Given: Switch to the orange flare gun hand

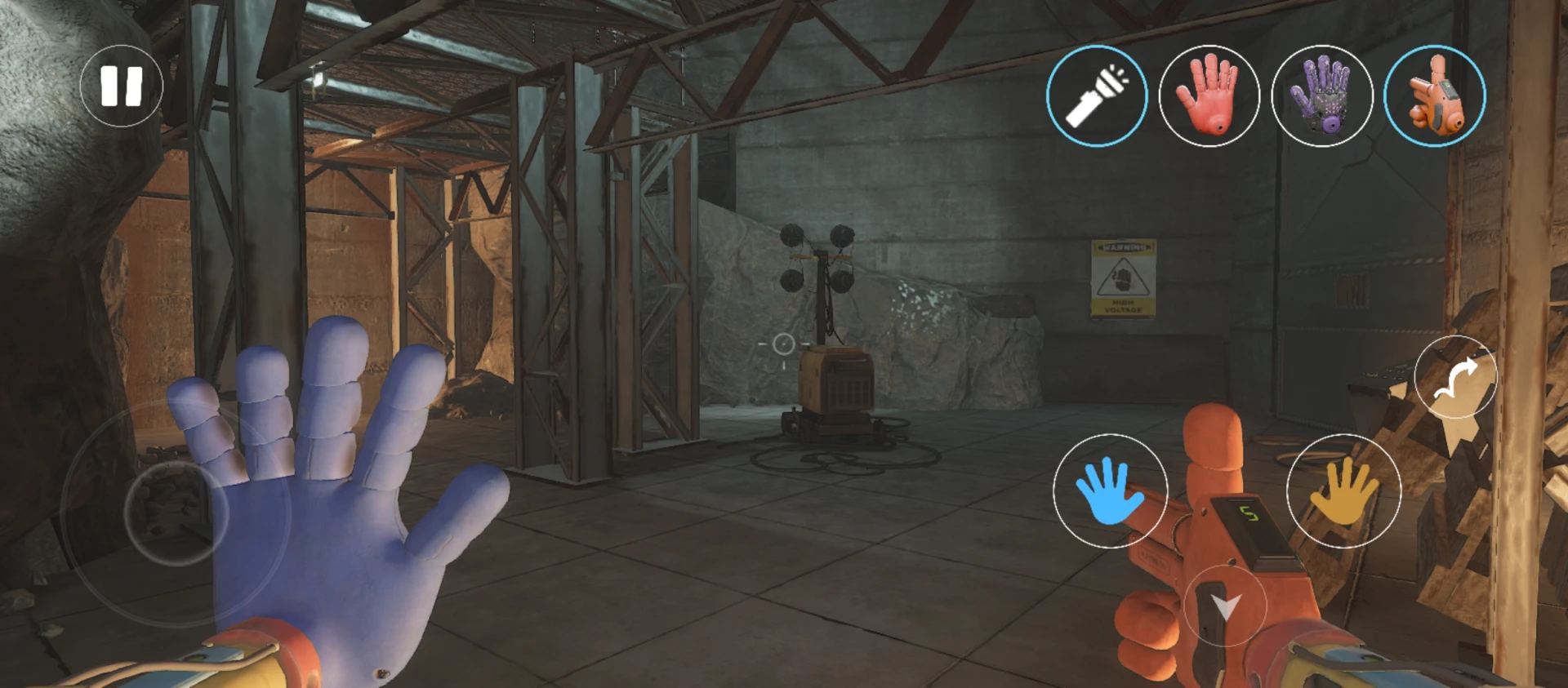Looking at the screenshot, I should [1434, 96].
